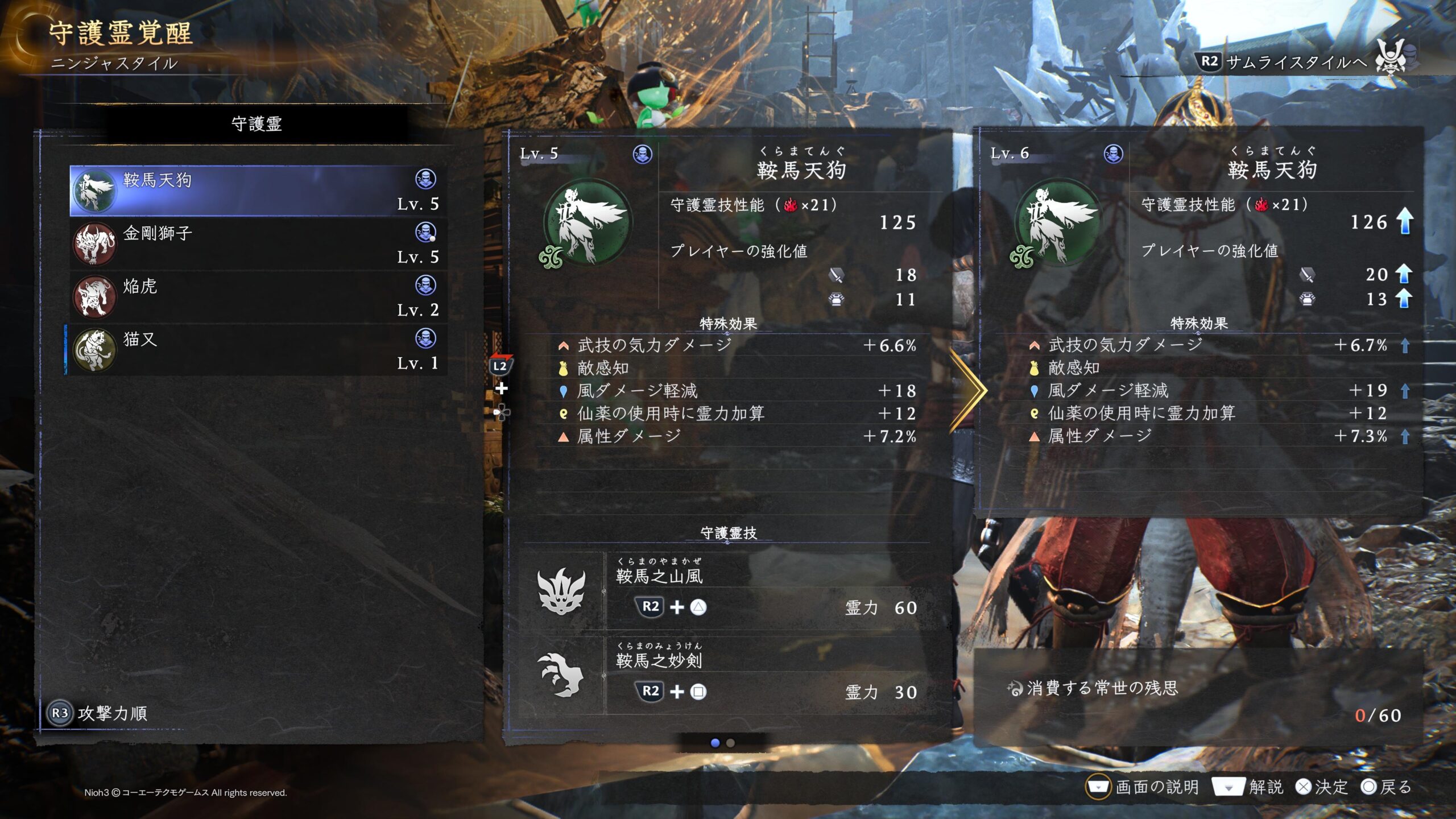Switch to the second details page dot
This screenshot has width=1456, height=819.
(731, 743)
